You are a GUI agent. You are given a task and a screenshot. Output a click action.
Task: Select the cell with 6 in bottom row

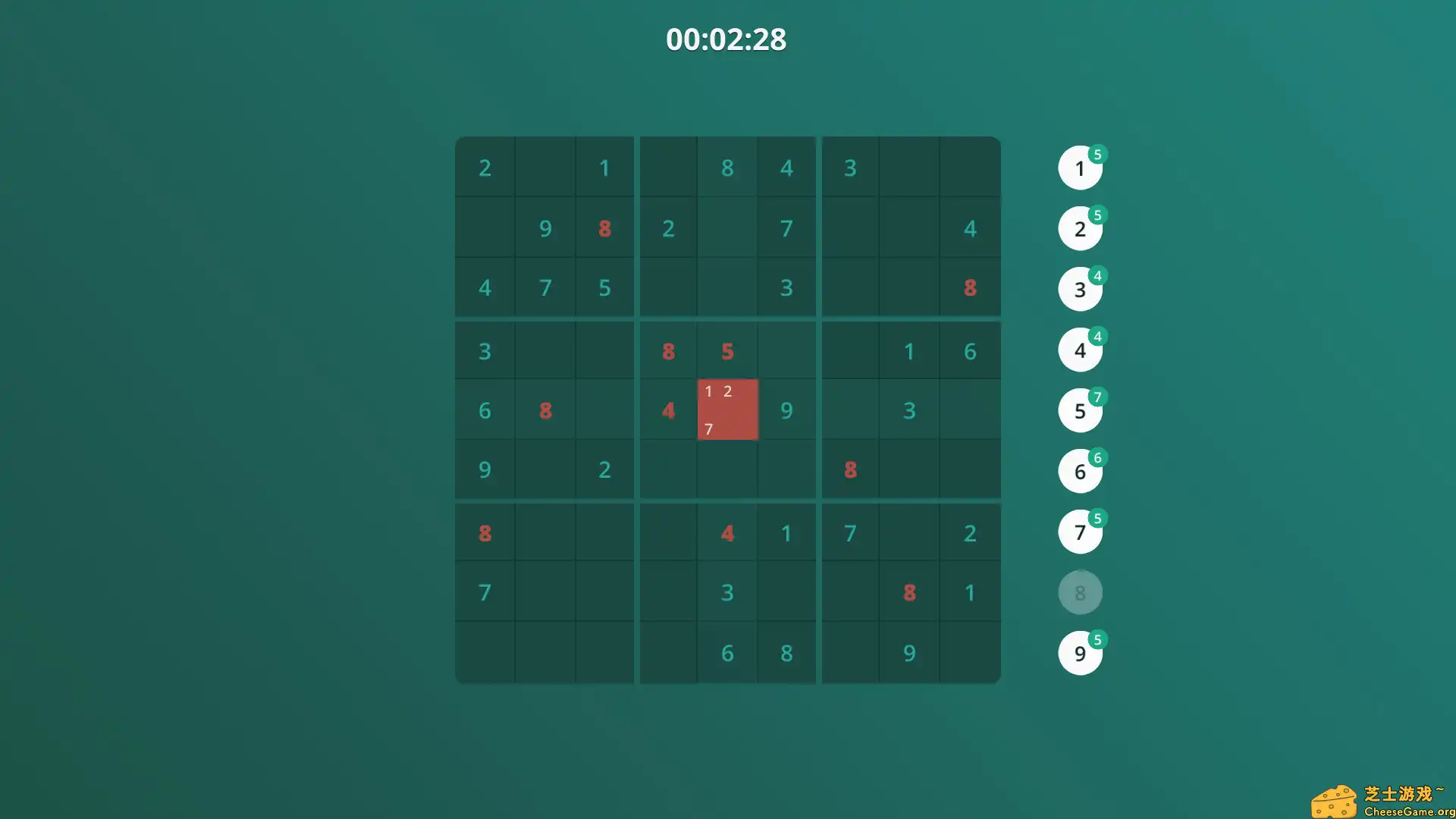[x=727, y=652]
